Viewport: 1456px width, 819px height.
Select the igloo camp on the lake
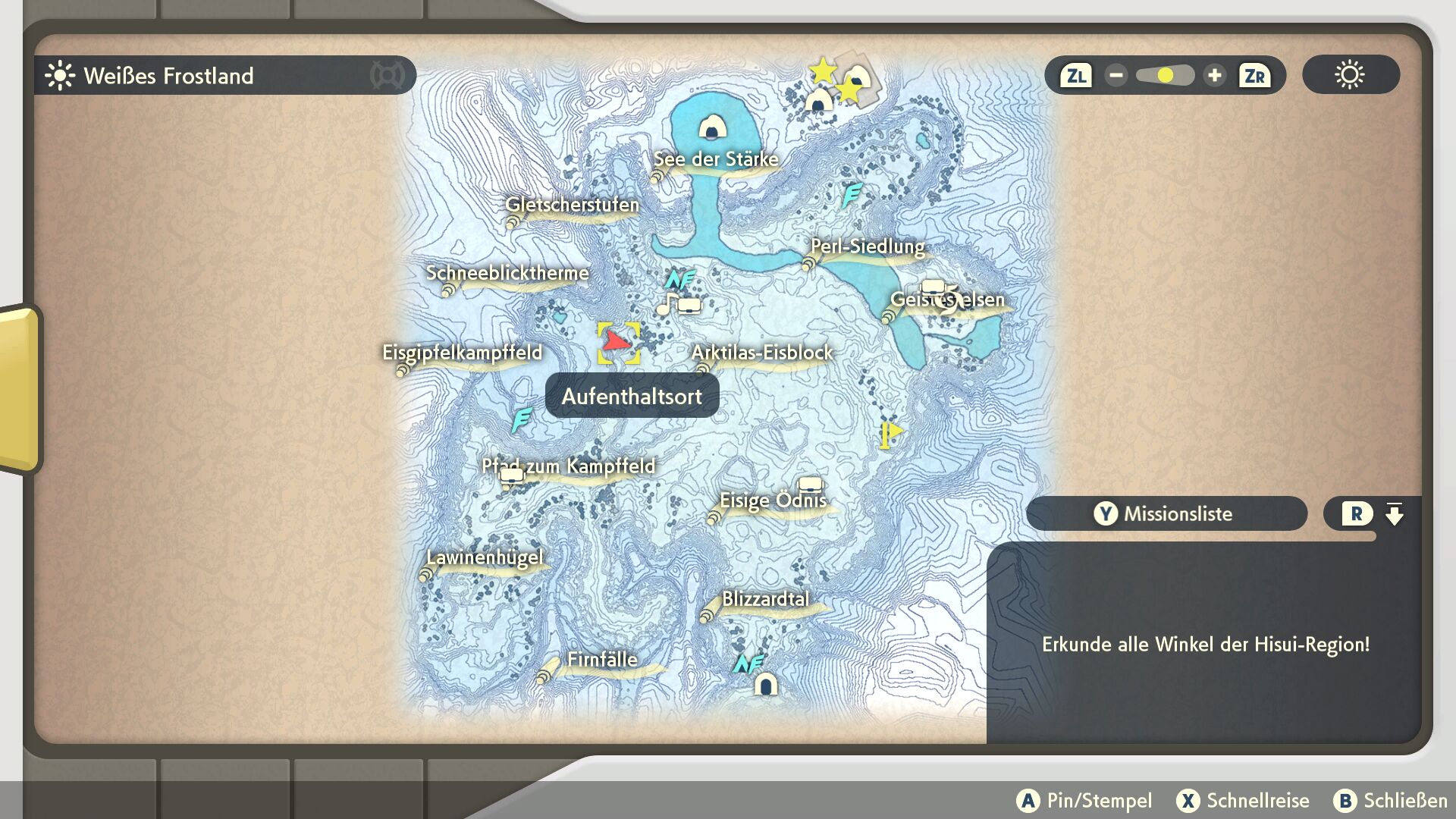[711, 127]
